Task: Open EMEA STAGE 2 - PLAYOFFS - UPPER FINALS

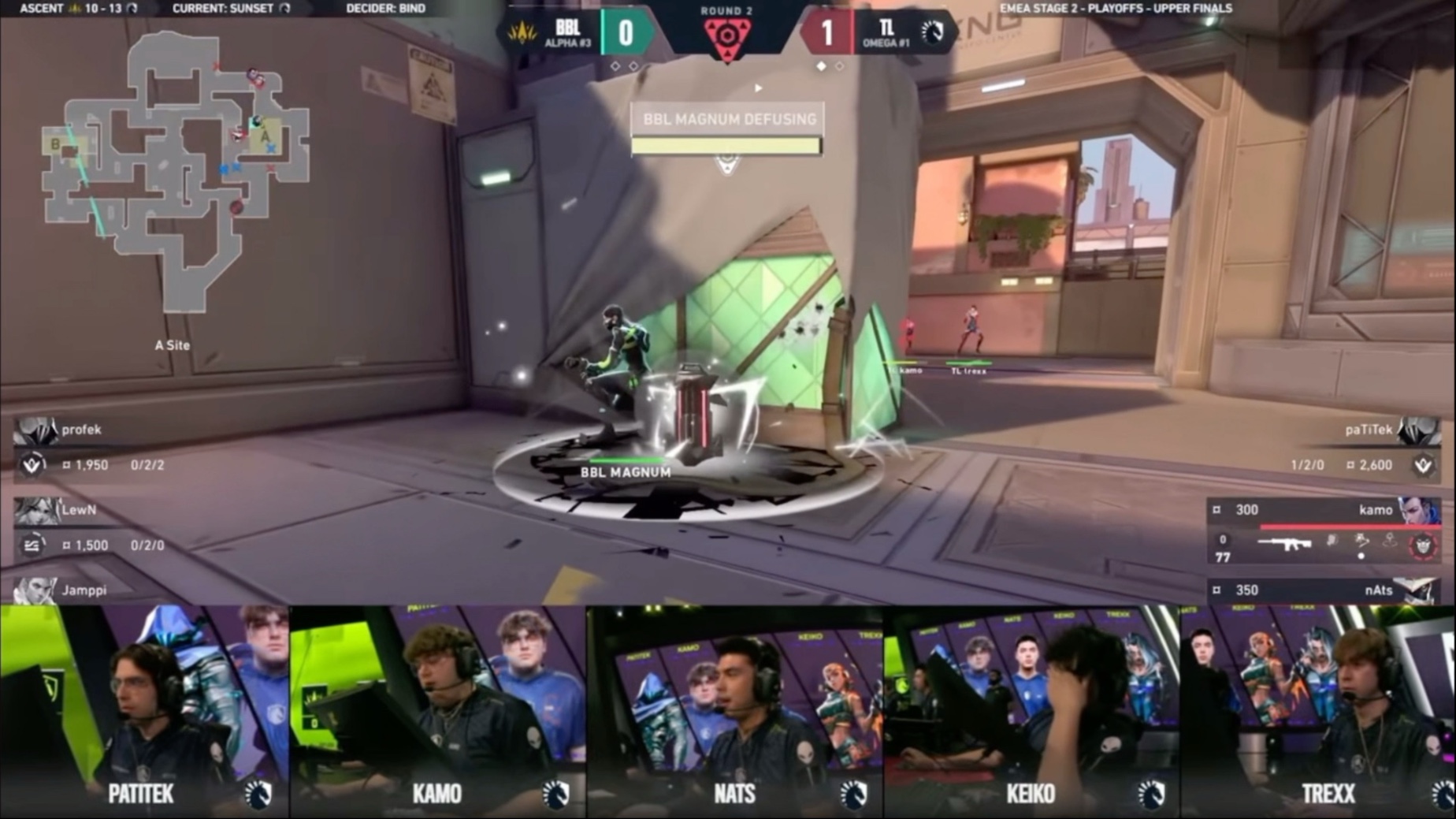Action: coord(1116,9)
